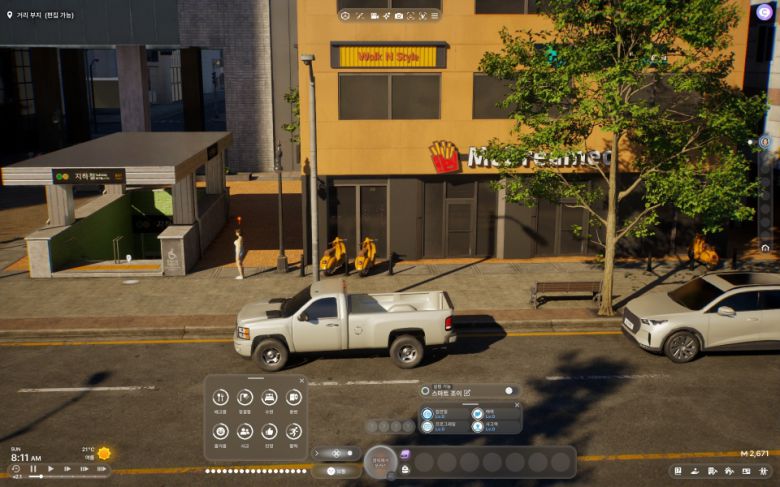The image size is (780, 487).
Task: Set game speed to normal play
Action: click(51, 469)
